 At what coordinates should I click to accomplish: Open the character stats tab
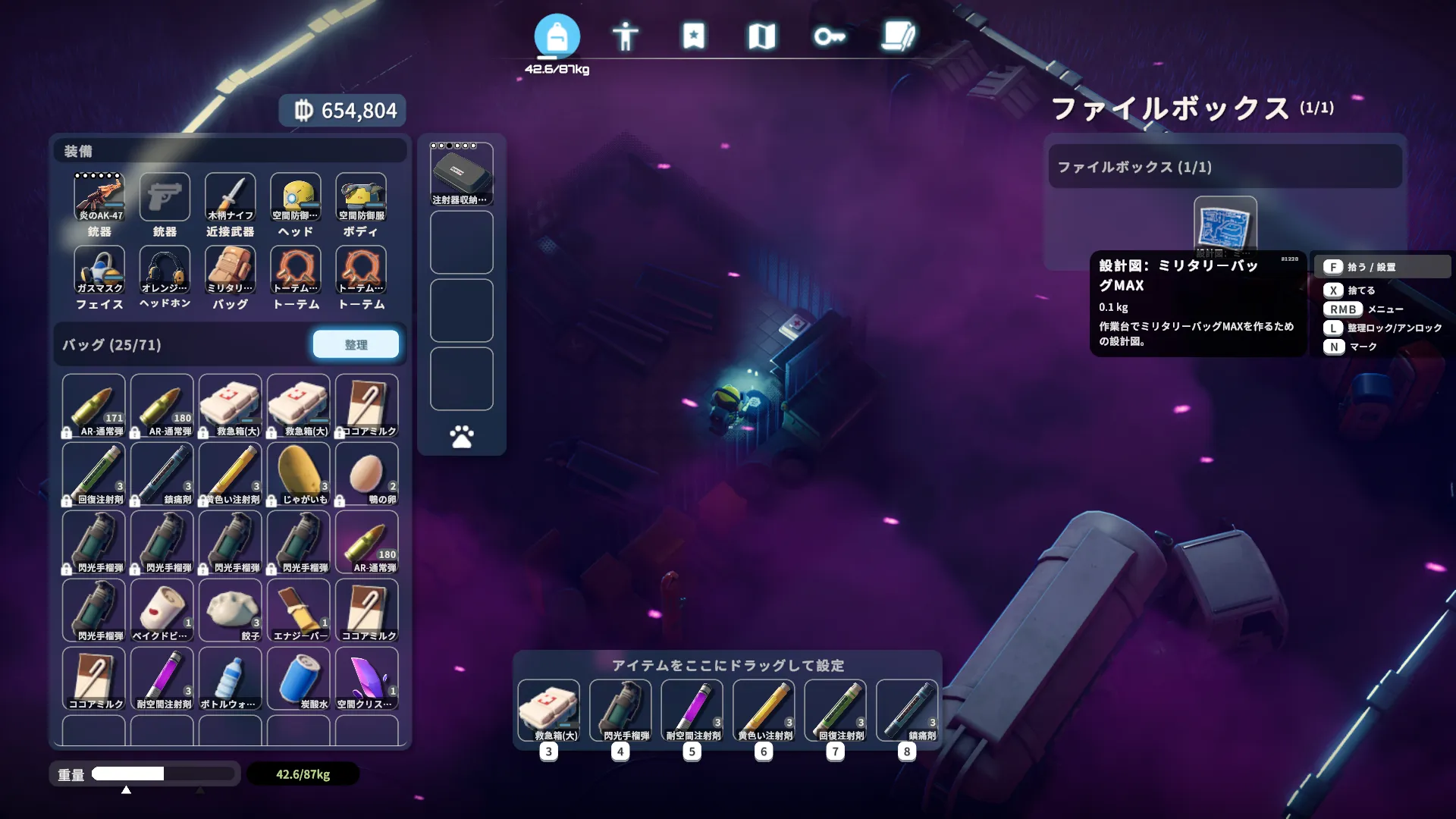[625, 36]
